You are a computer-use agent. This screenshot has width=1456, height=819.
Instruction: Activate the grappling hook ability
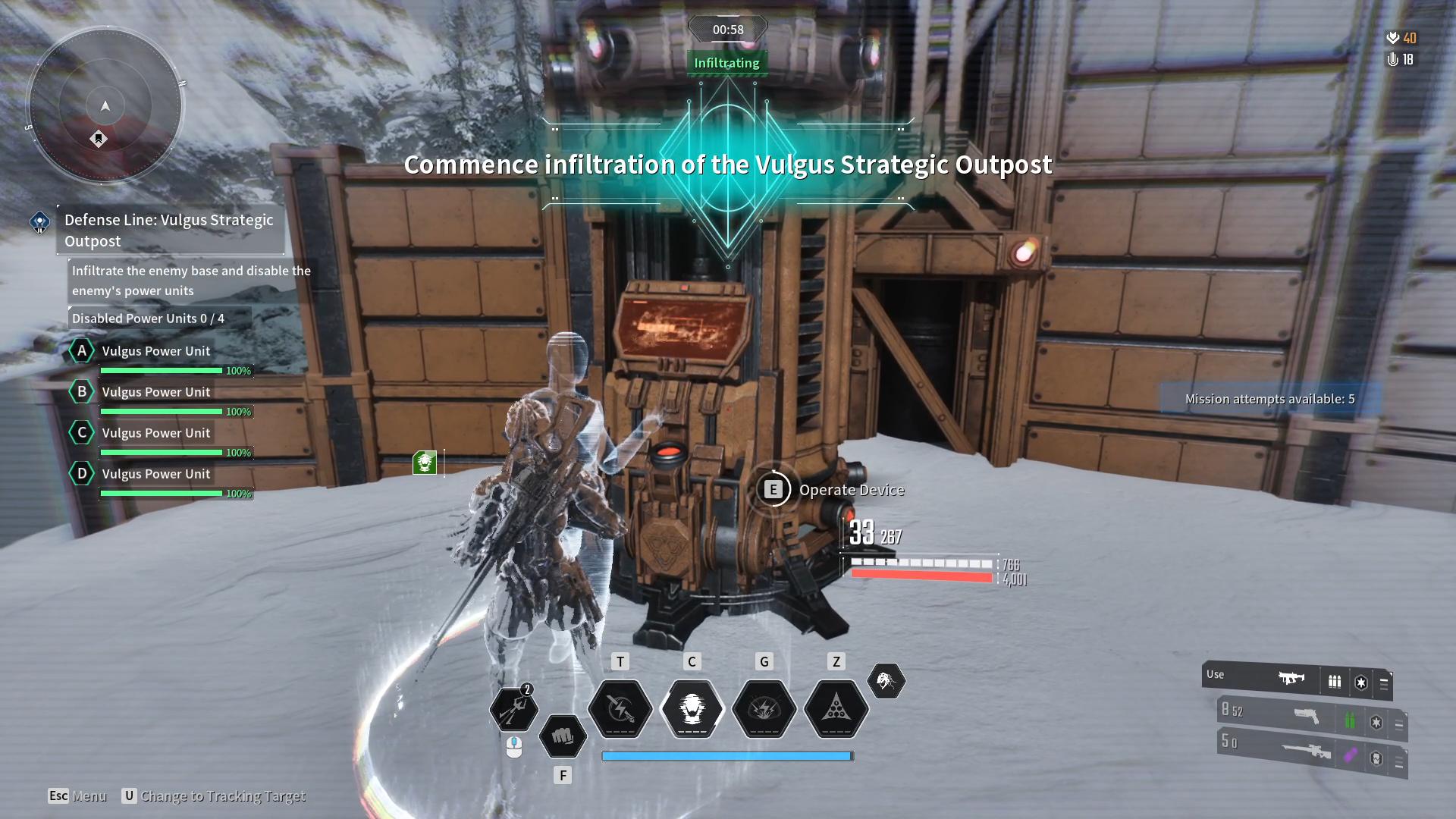(513, 709)
